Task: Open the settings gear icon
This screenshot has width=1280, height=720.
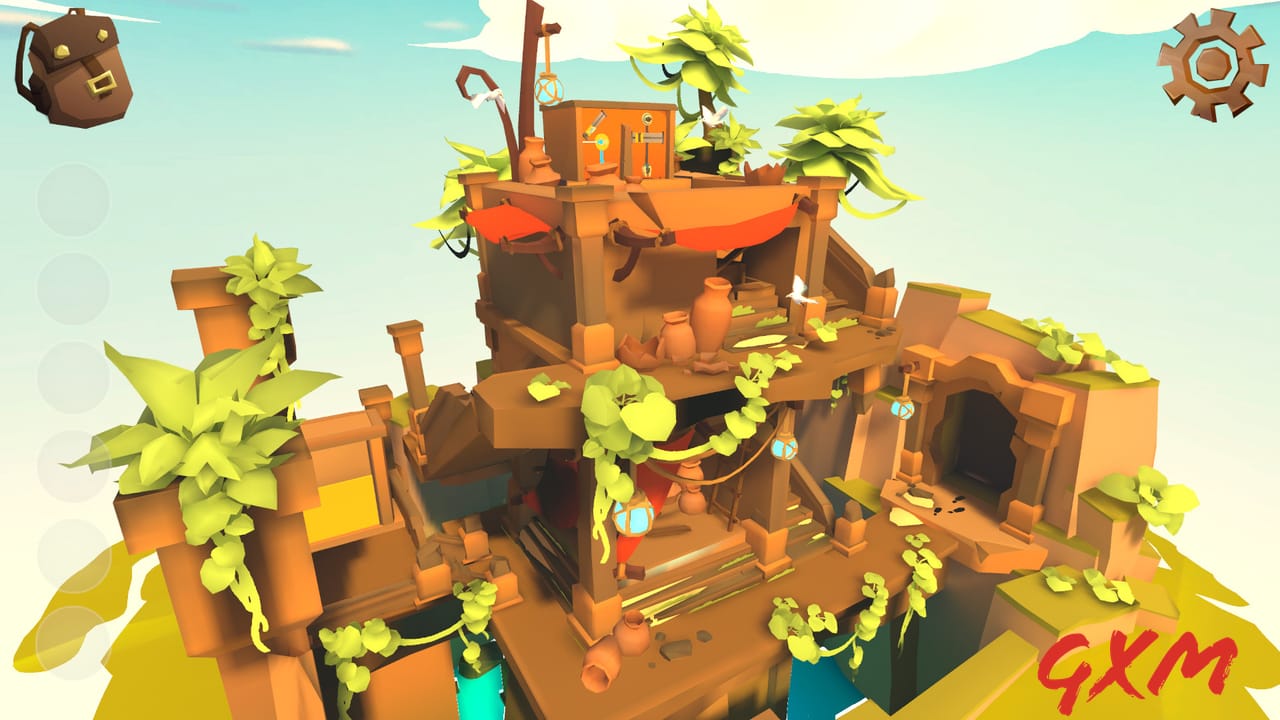Action: point(1210,65)
